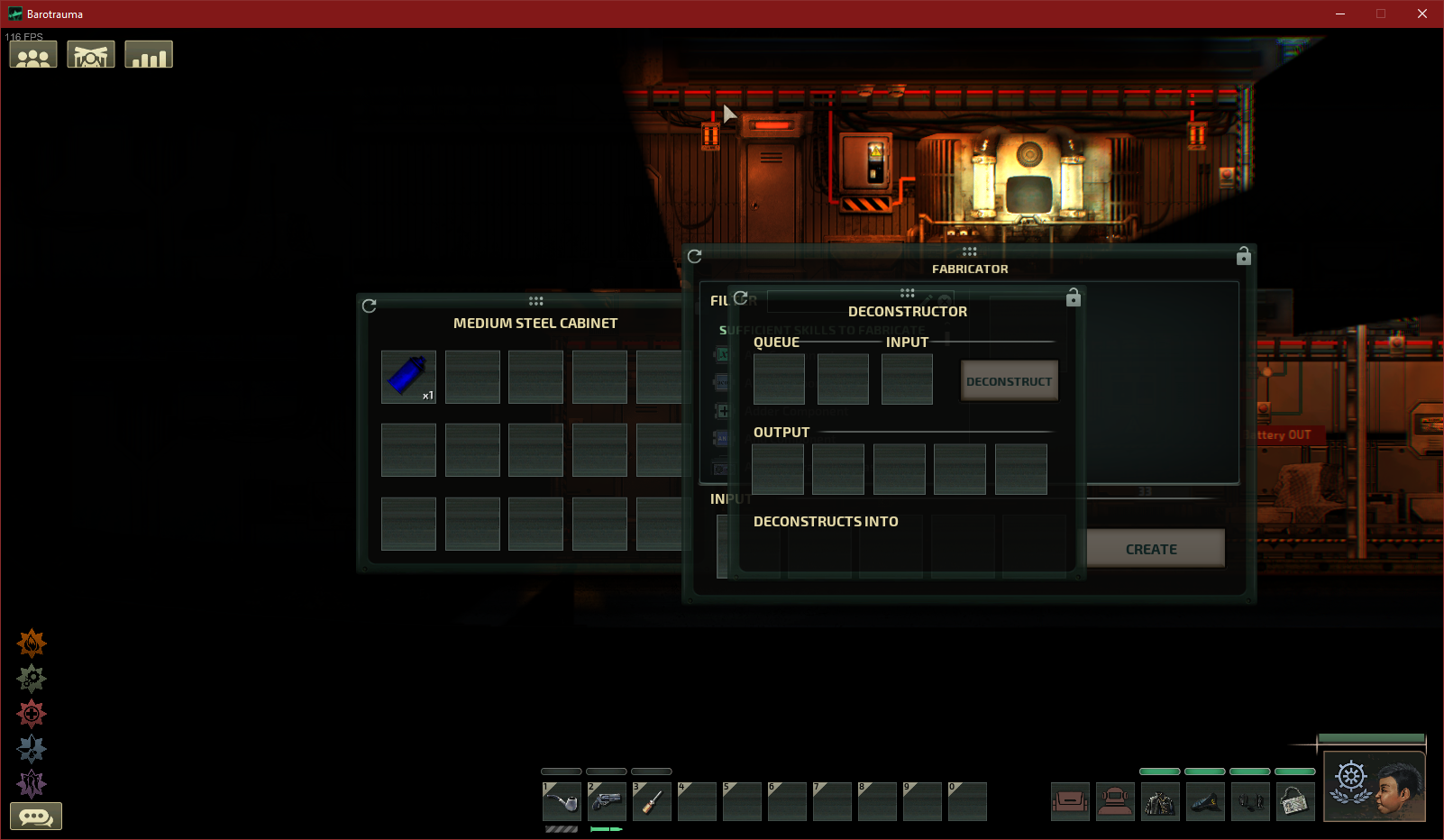Select the ID card equipment slot
Viewport: 1444px width, 840px height.
pyautogui.click(x=1295, y=801)
